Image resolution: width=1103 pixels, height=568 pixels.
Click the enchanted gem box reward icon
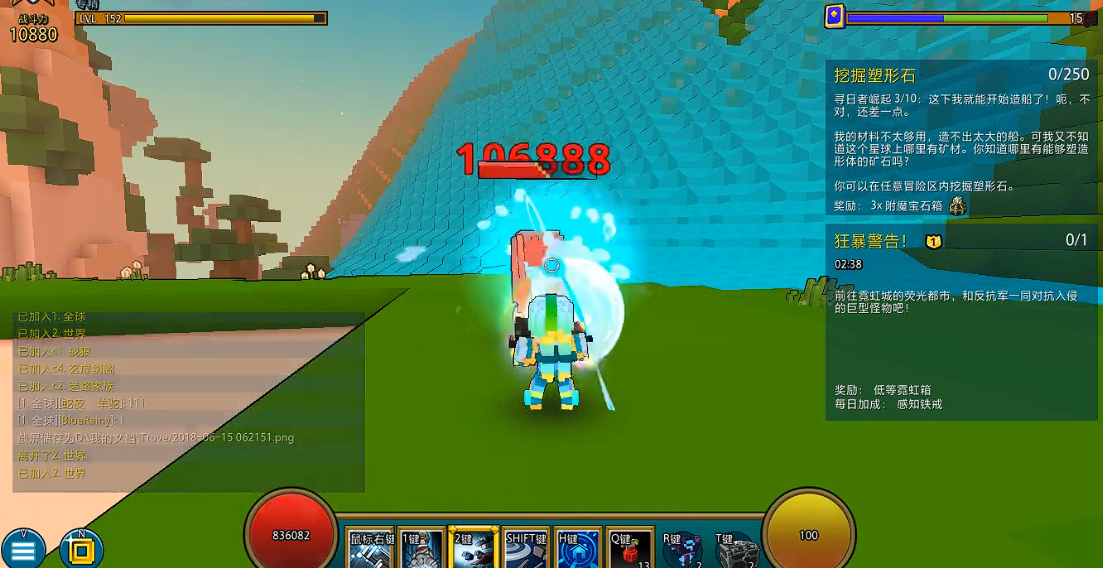pyautogui.click(x=957, y=205)
